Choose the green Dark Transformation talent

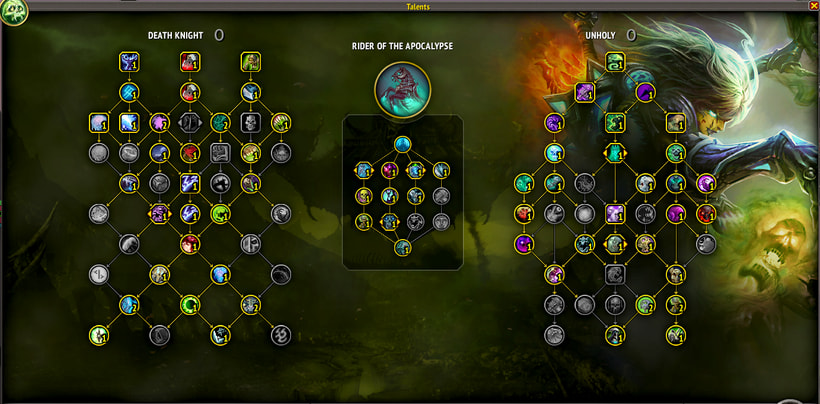[615, 123]
